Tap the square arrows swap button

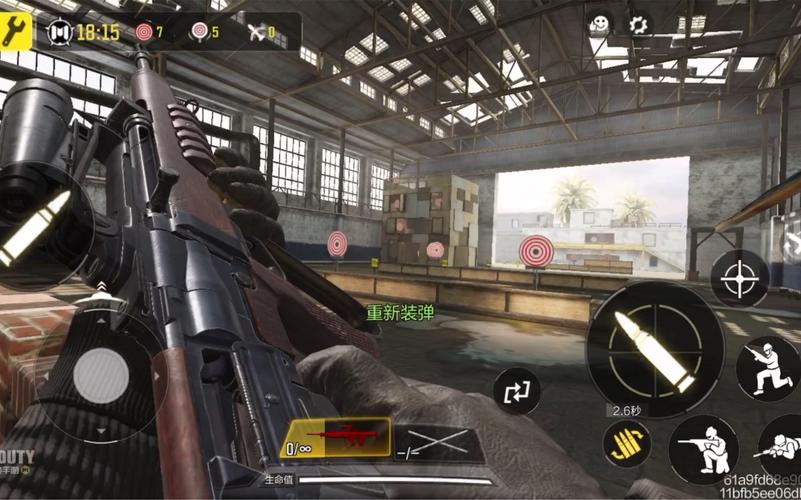(517, 391)
